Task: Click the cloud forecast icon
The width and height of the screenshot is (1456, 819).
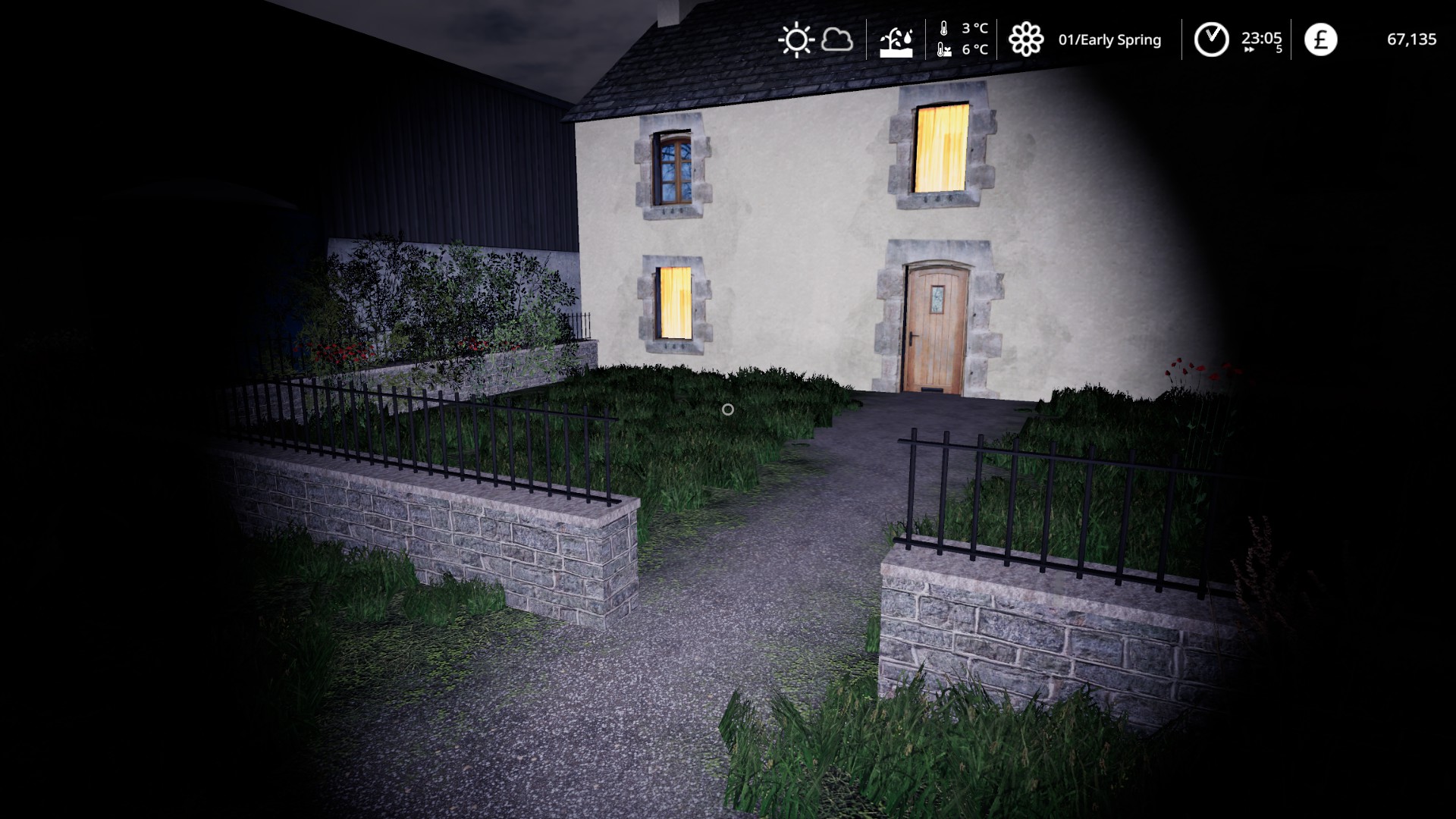Action: tap(837, 39)
